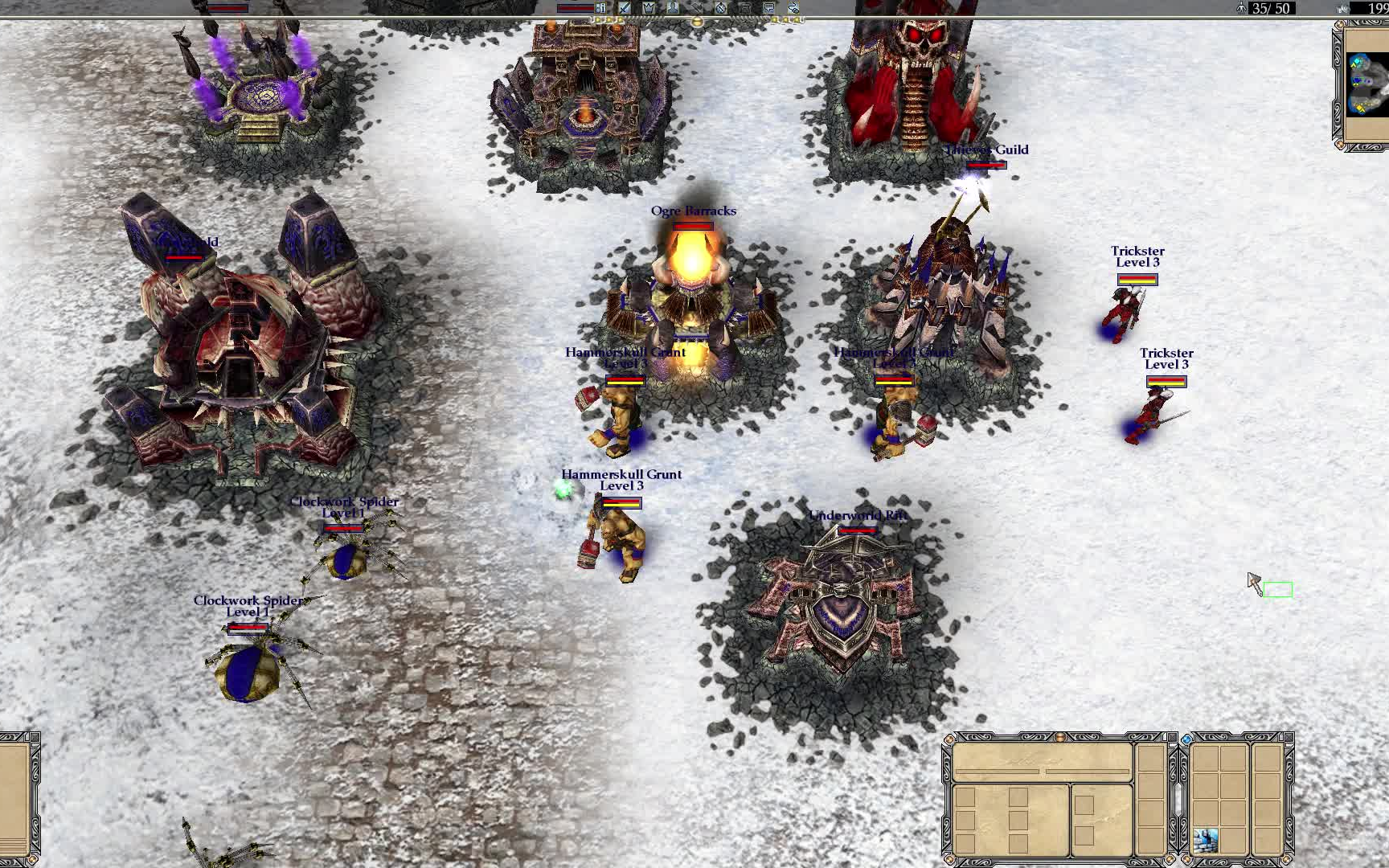The width and height of the screenshot is (1389, 868).
Task: Click the quill pen icon at toolbar's right end
Action: click(x=793, y=8)
